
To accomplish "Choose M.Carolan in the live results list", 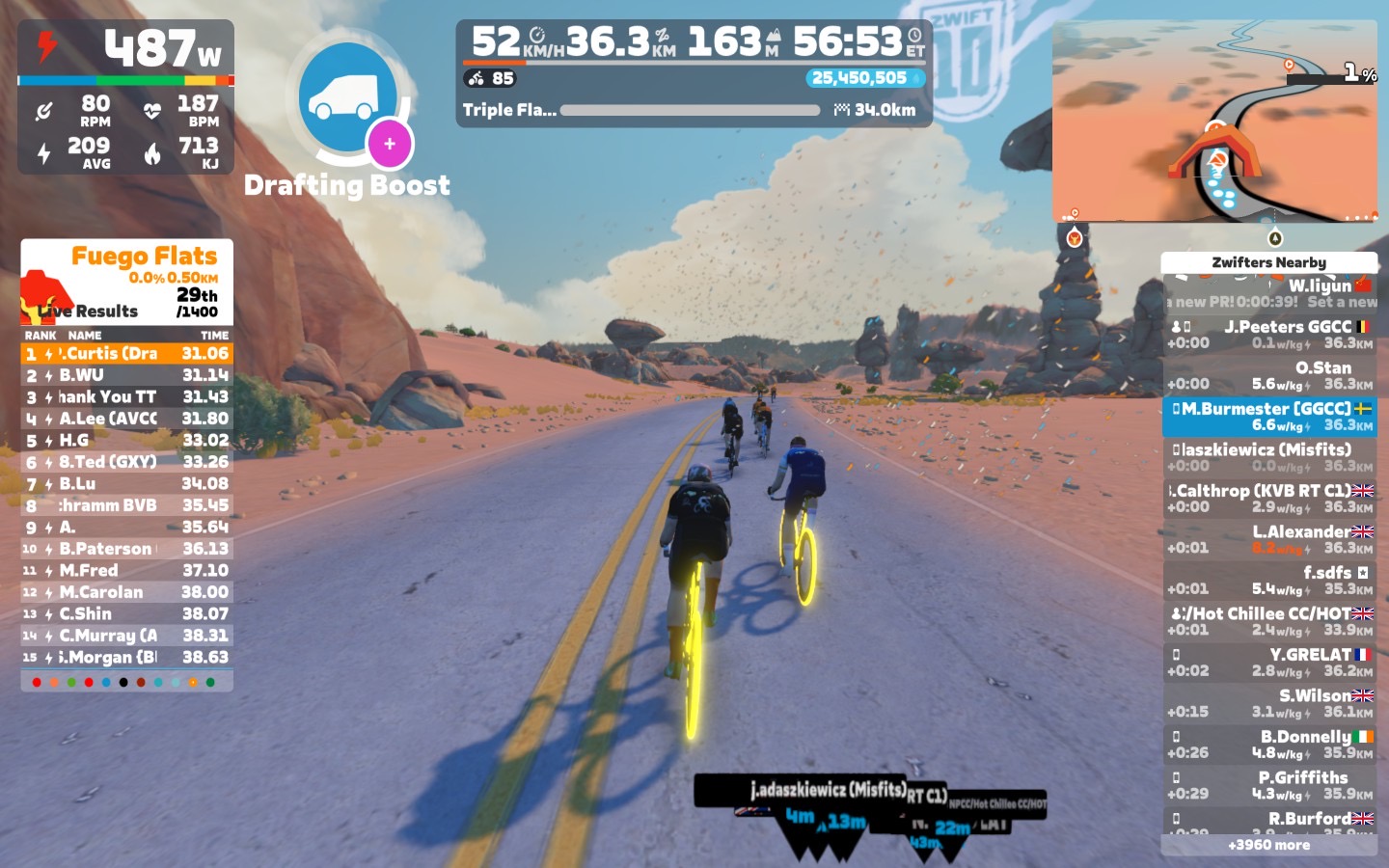I will pyautogui.click(x=126, y=592).
